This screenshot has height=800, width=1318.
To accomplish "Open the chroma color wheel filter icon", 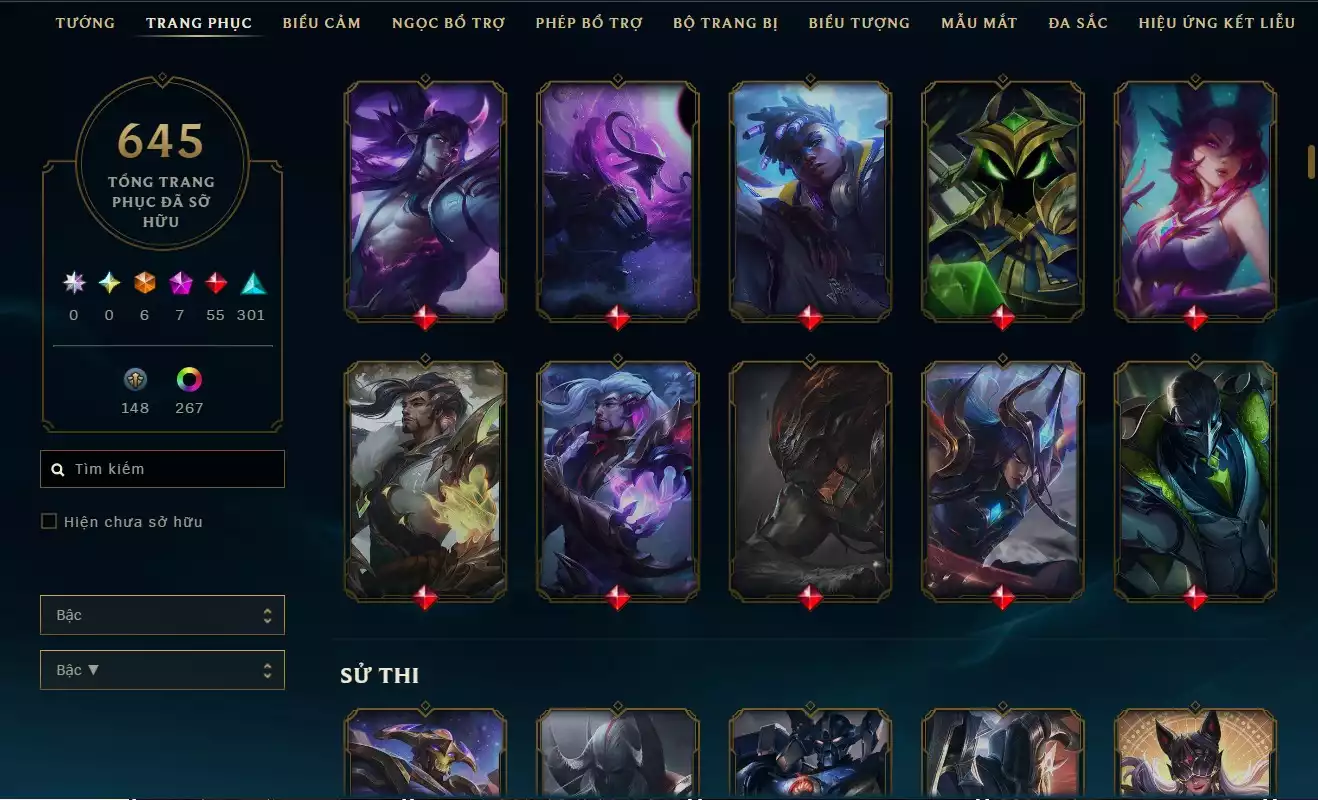I will coord(189,380).
